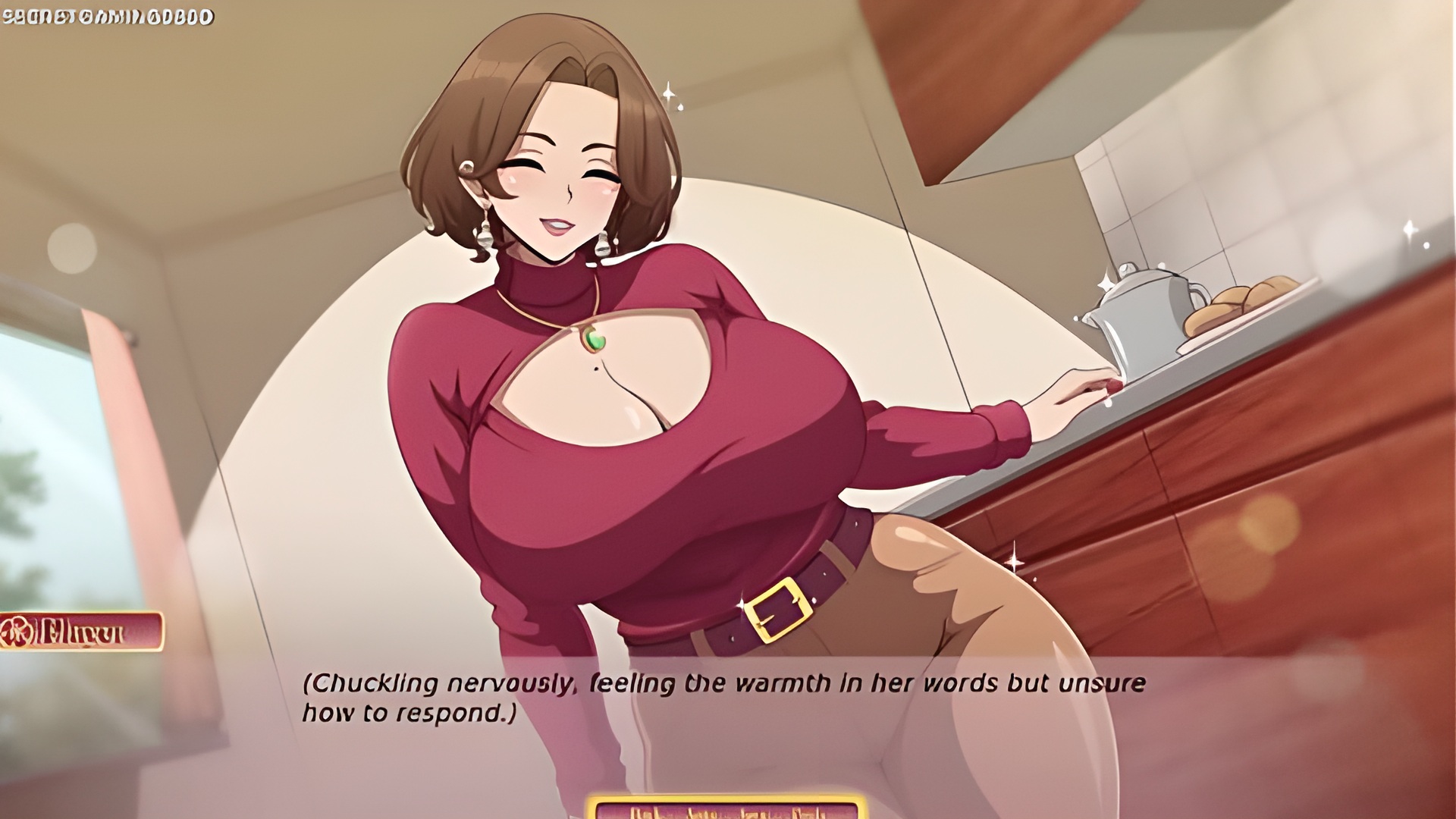Click the gold-framed button at the bottom edge
Image resolution: width=1456 pixels, height=819 pixels.
pyautogui.click(x=726, y=808)
